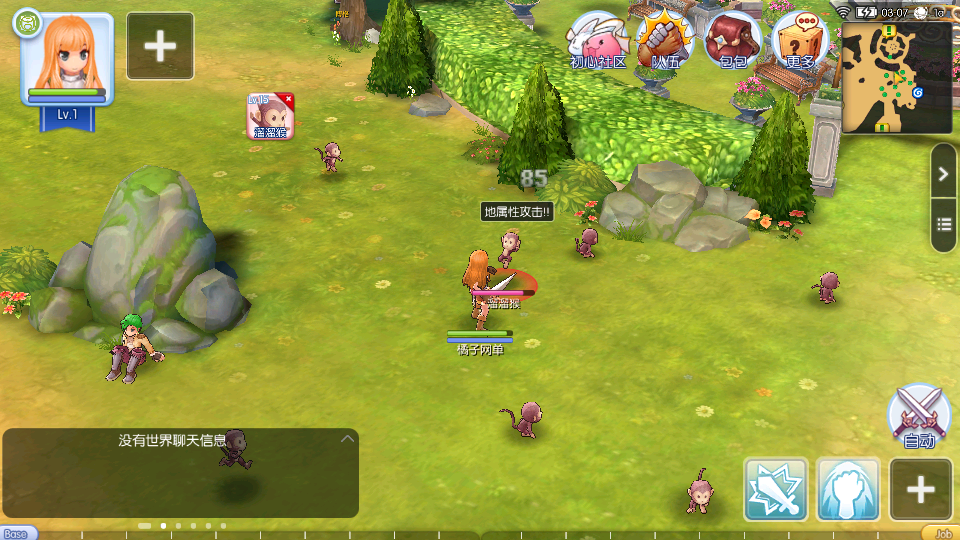Click the world chat message panel

[x=180, y=473]
